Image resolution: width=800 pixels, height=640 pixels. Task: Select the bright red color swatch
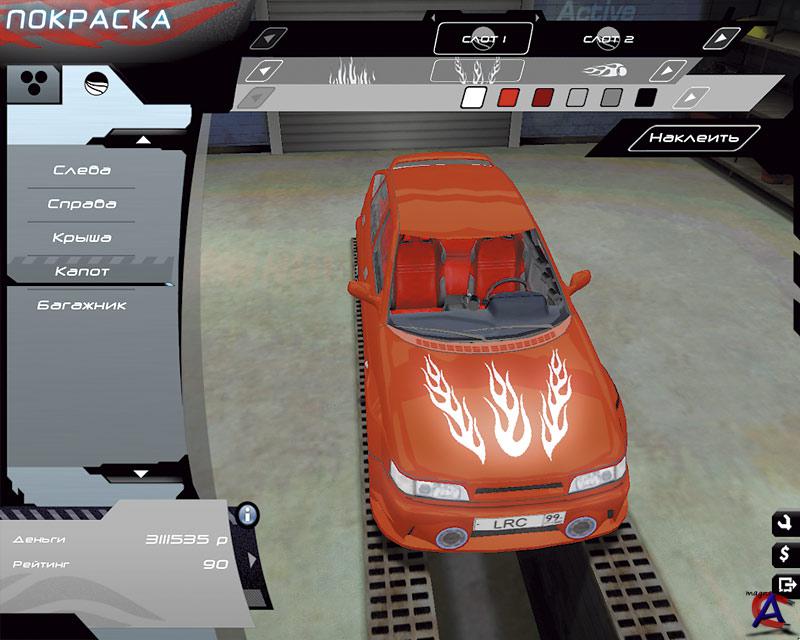[508, 98]
